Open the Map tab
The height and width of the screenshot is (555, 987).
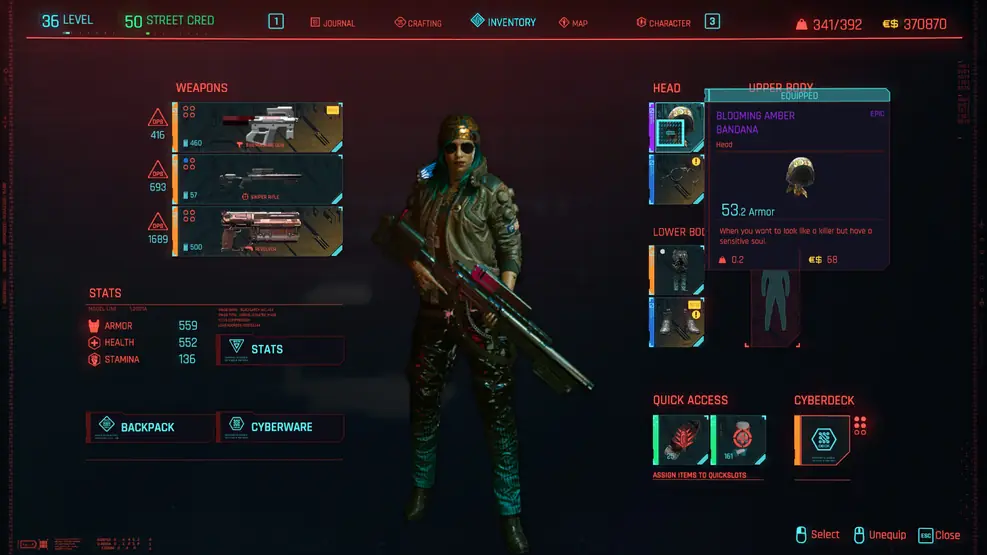point(573,22)
